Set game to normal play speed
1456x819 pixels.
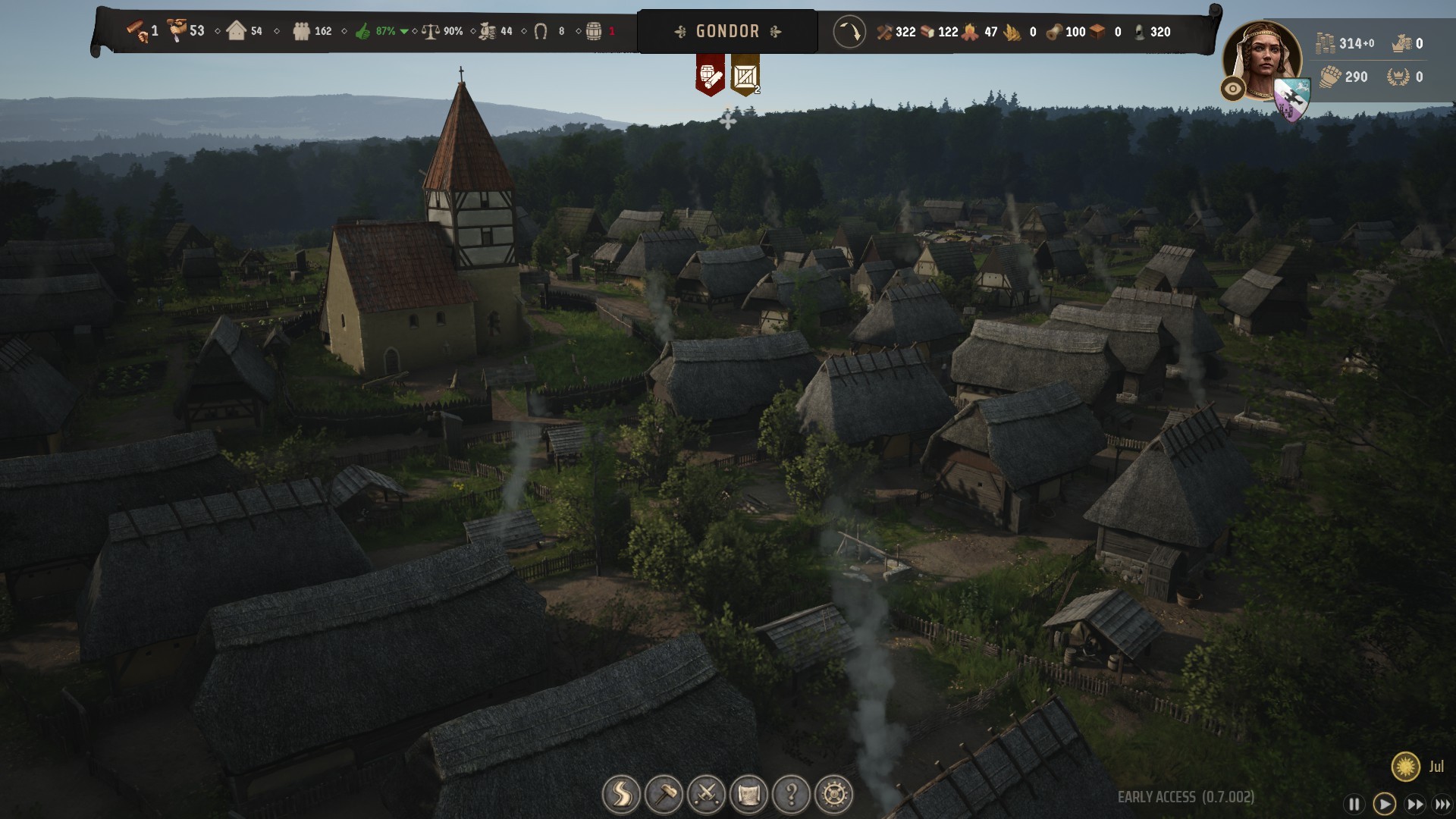1384,805
